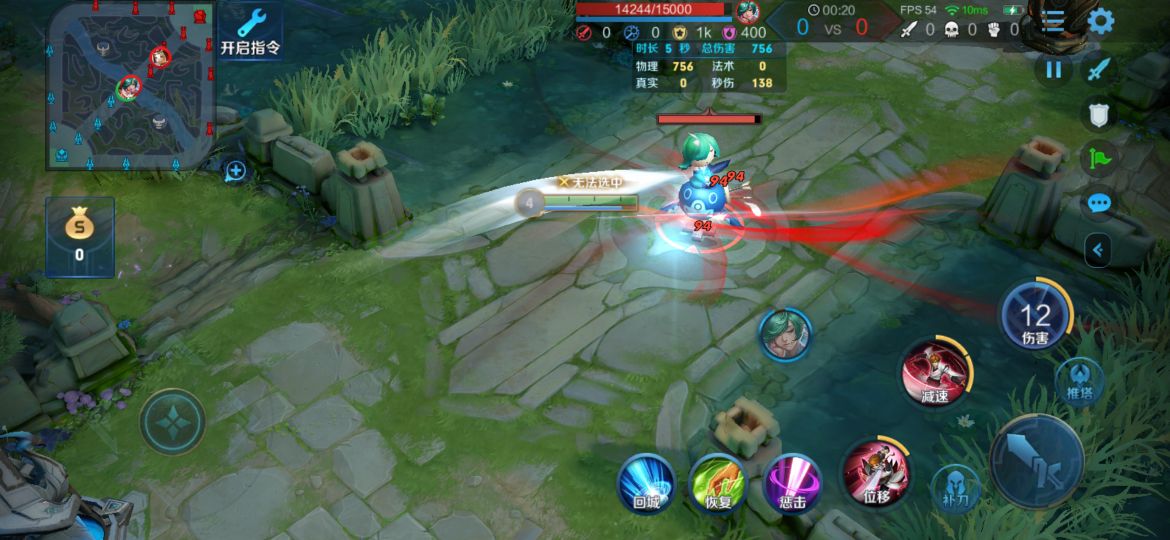Viewport: 1170px width, 540px height.
Task: Trigger the 伤害 damage skill on cooldown
Action: (1035, 317)
